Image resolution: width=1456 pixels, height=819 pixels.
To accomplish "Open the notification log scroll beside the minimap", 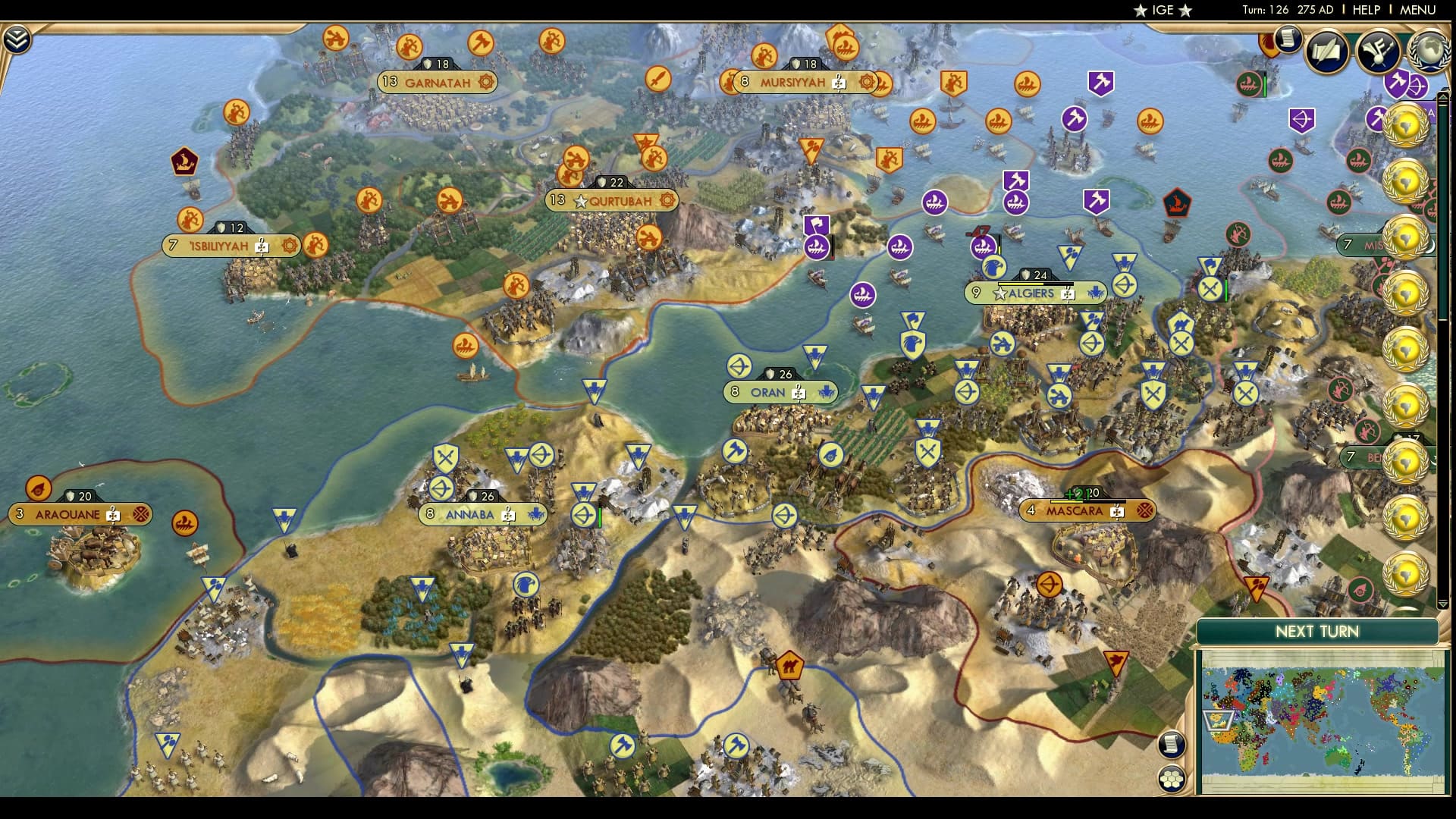I will coord(1170,745).
